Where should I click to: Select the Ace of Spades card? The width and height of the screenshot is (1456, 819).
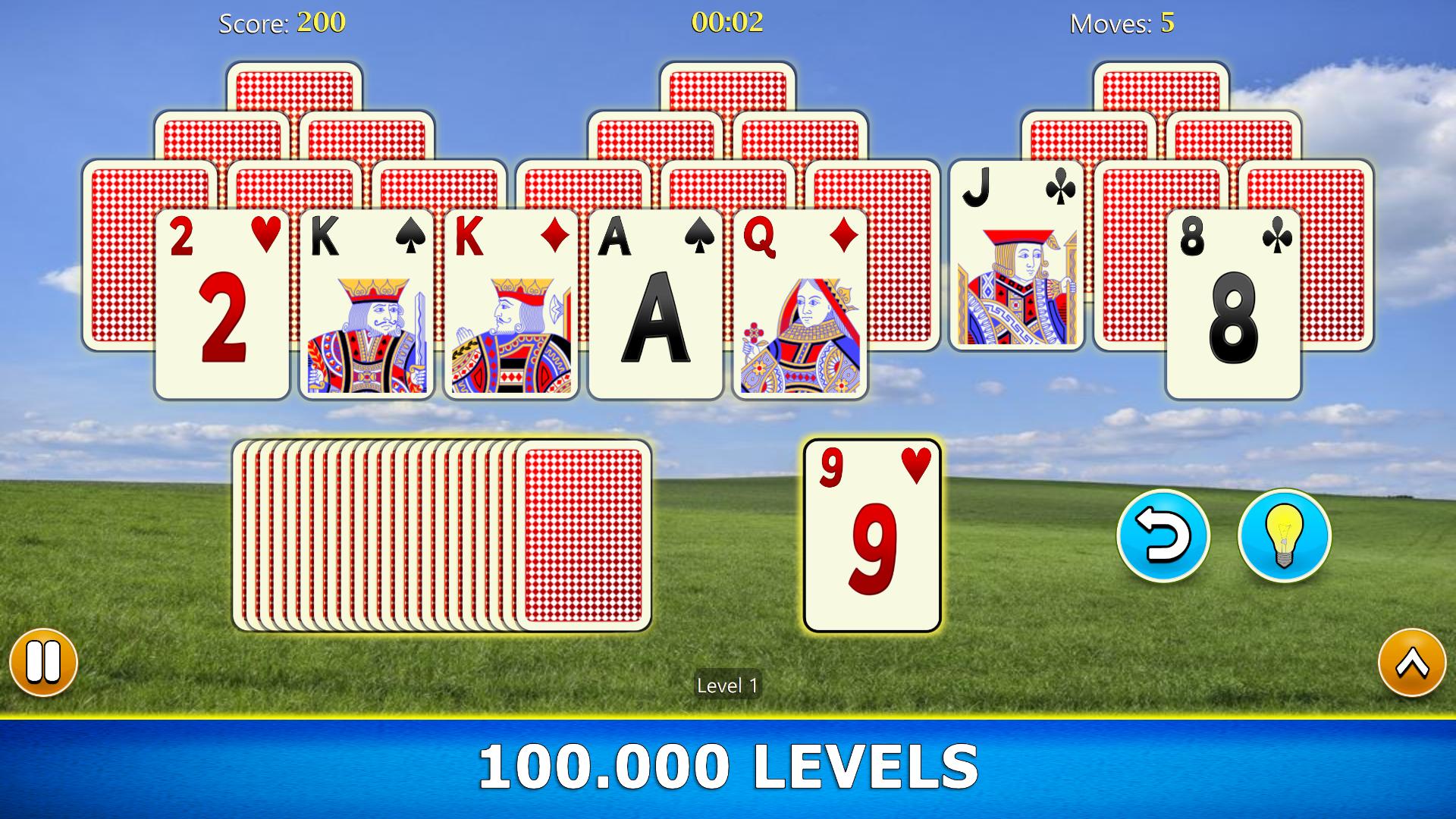pos(655,303)
